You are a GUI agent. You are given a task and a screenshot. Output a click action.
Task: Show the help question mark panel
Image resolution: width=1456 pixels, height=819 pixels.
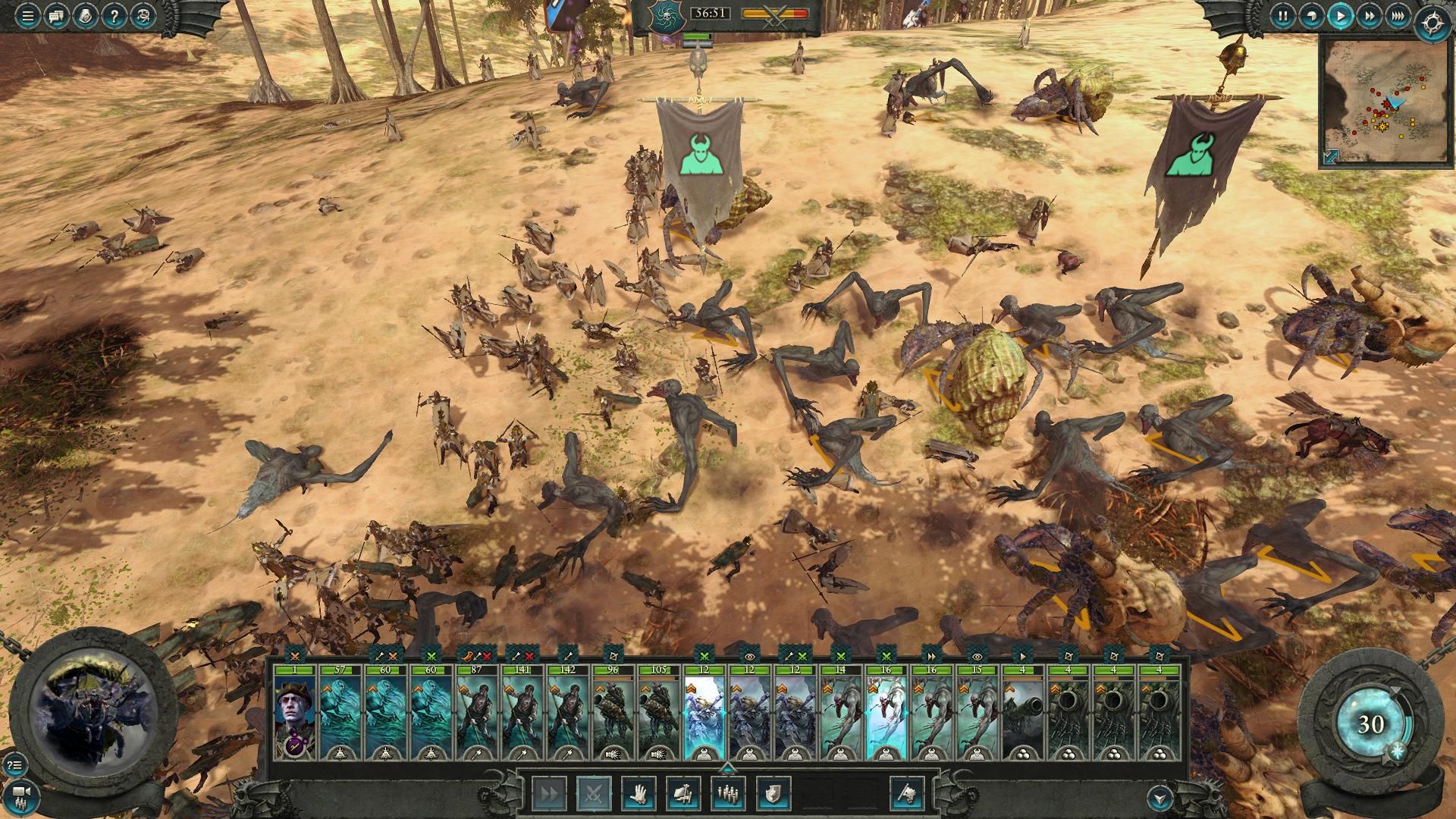(x=113, y=16)
